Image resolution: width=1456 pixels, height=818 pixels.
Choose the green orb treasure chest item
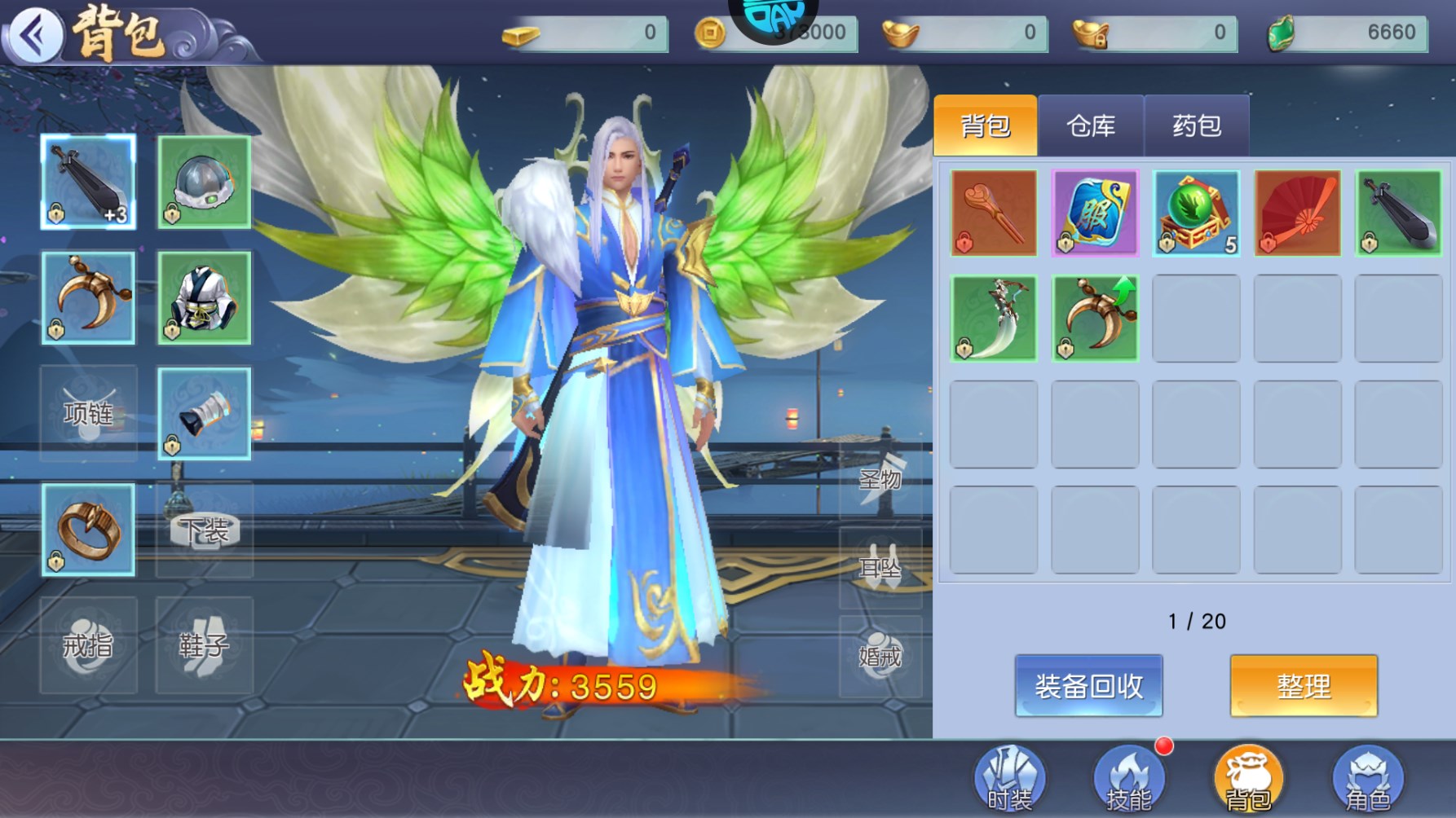click(1196, 213)
